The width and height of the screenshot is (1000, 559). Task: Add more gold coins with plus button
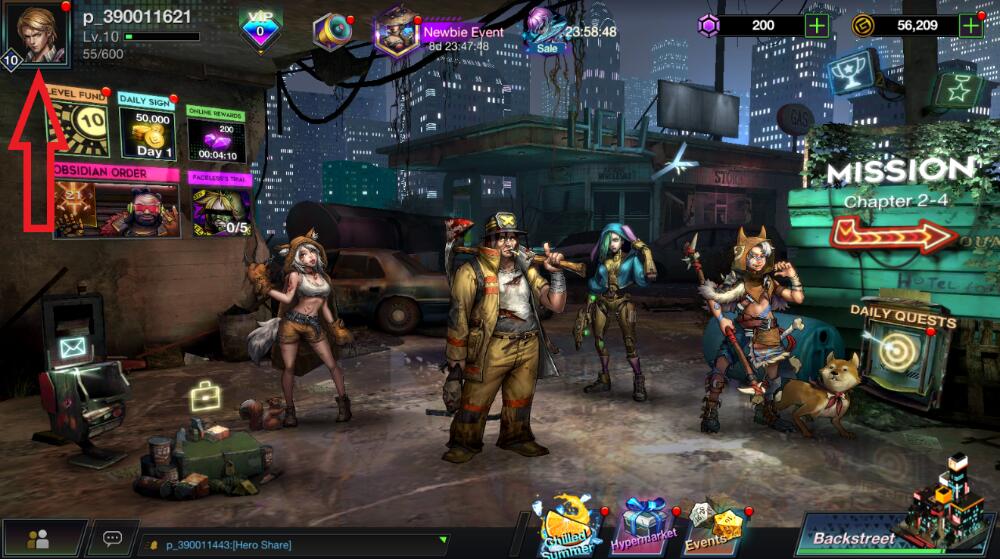click(971, 25)
